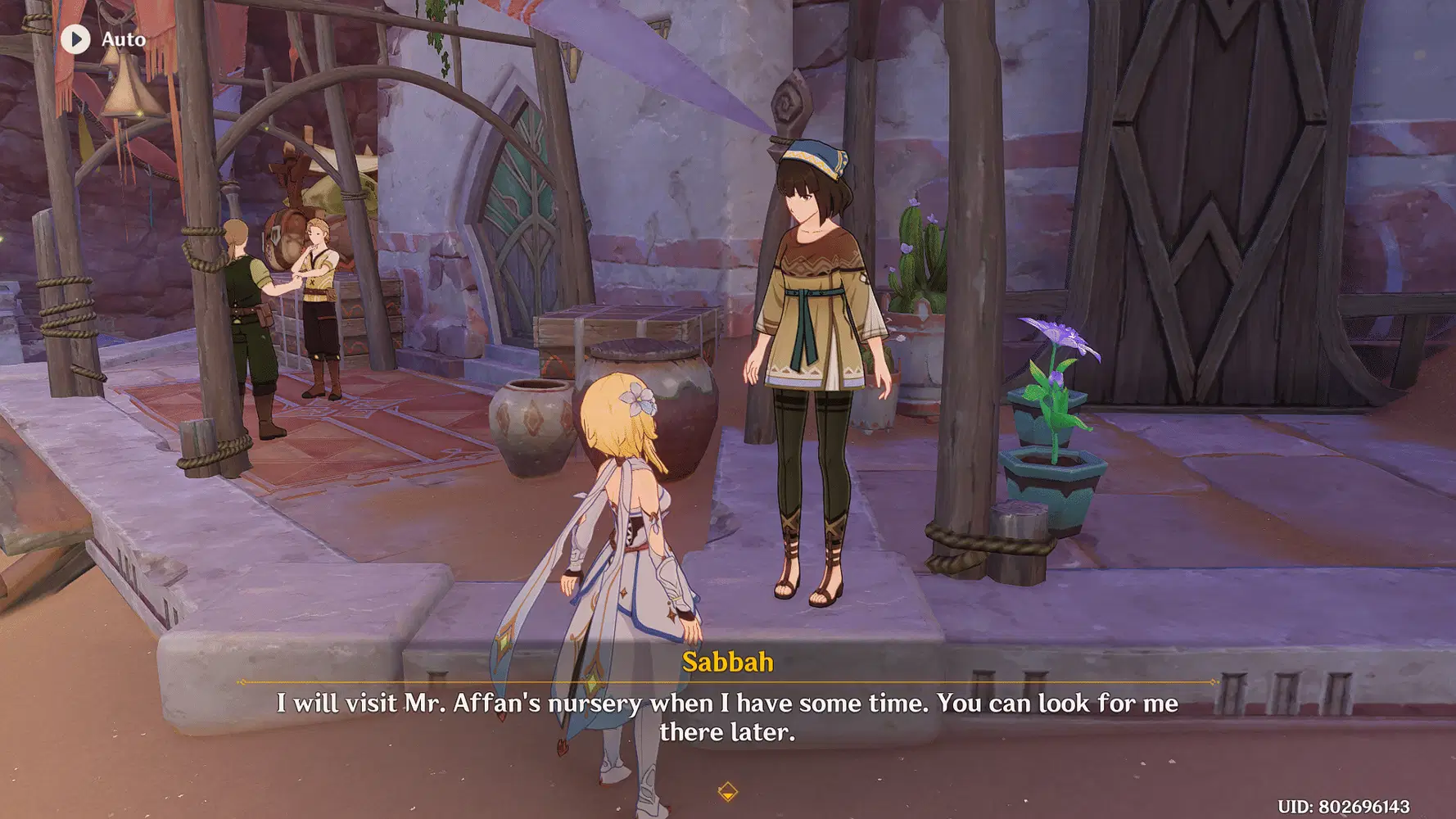Toggle the Auto dialogue playback button
Screen dimensions: 1456x819
pos(76,38)
